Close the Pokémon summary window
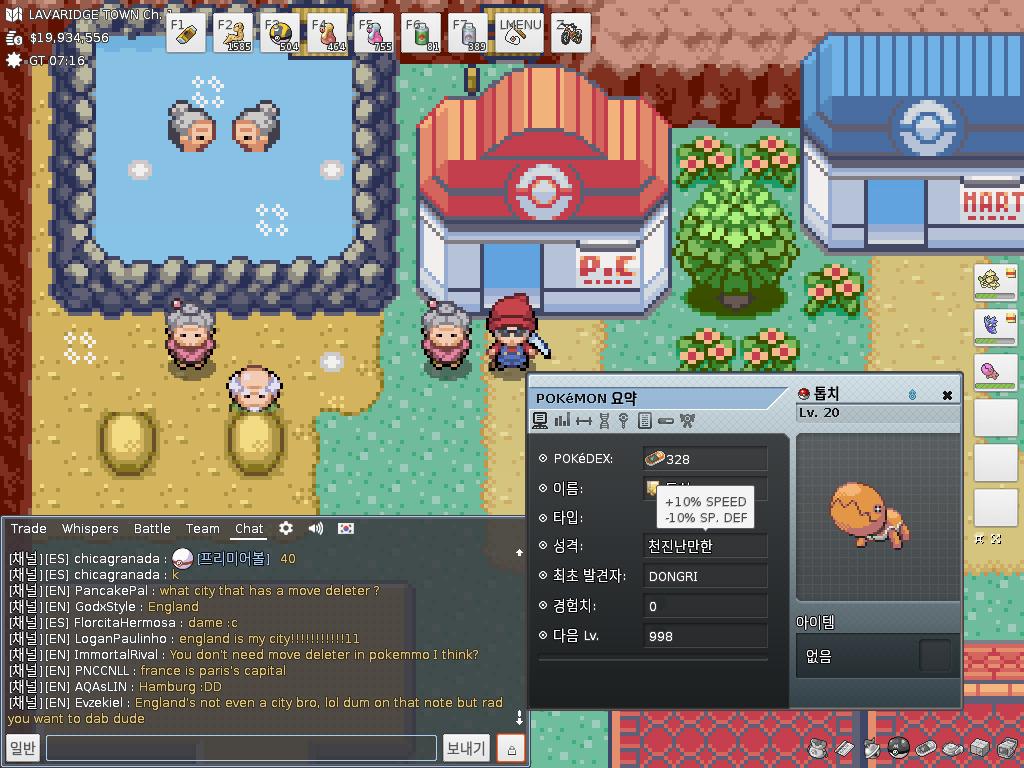Image resolution: width=1024 pixels, height=768 pixels. 947,395
